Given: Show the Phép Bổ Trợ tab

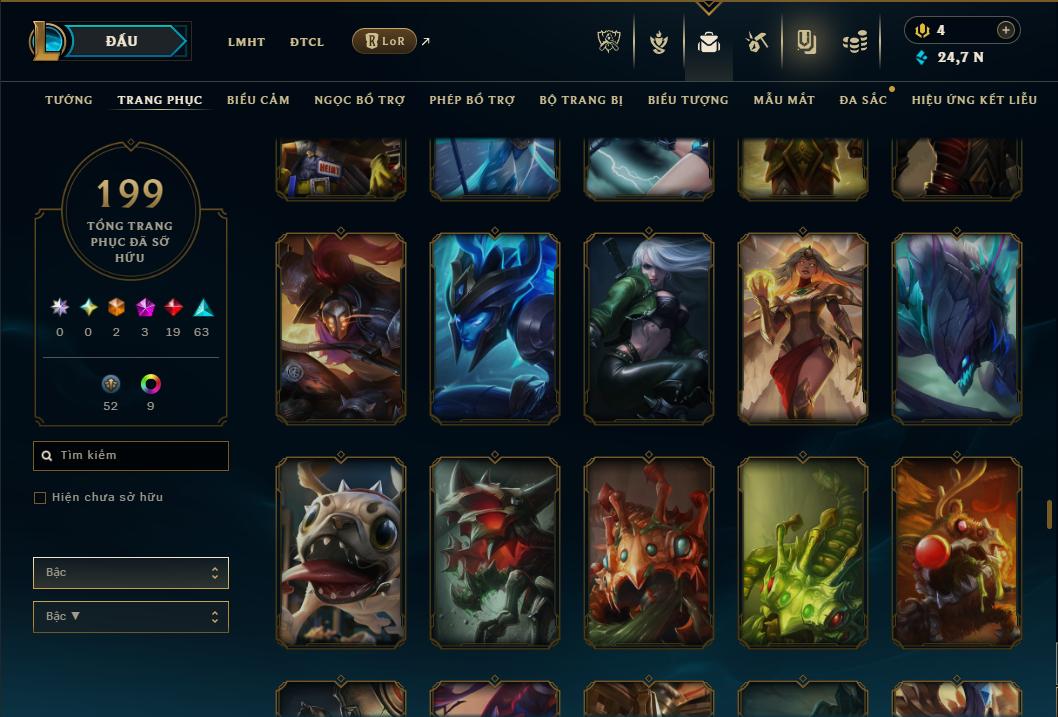Looking at the screenshot, I should [x=472, y=100].
